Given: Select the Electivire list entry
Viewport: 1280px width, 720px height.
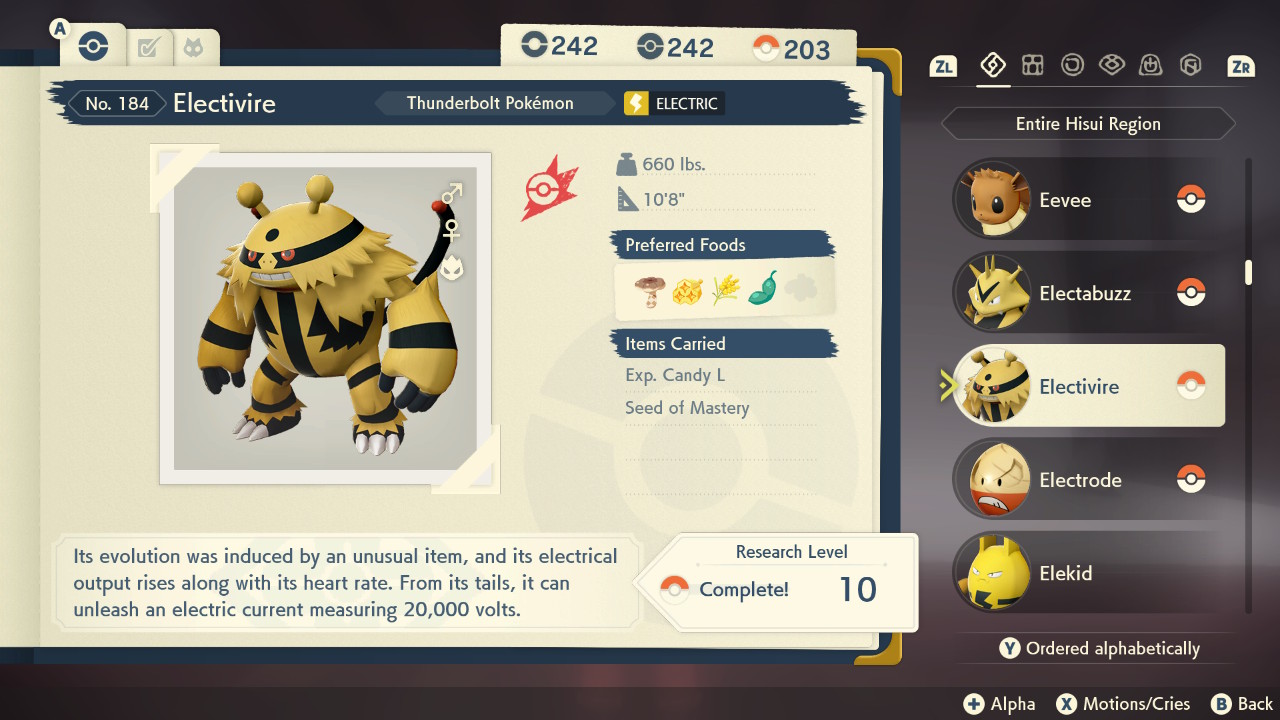Looking at the screenshot, I should tap(1088, 387).
